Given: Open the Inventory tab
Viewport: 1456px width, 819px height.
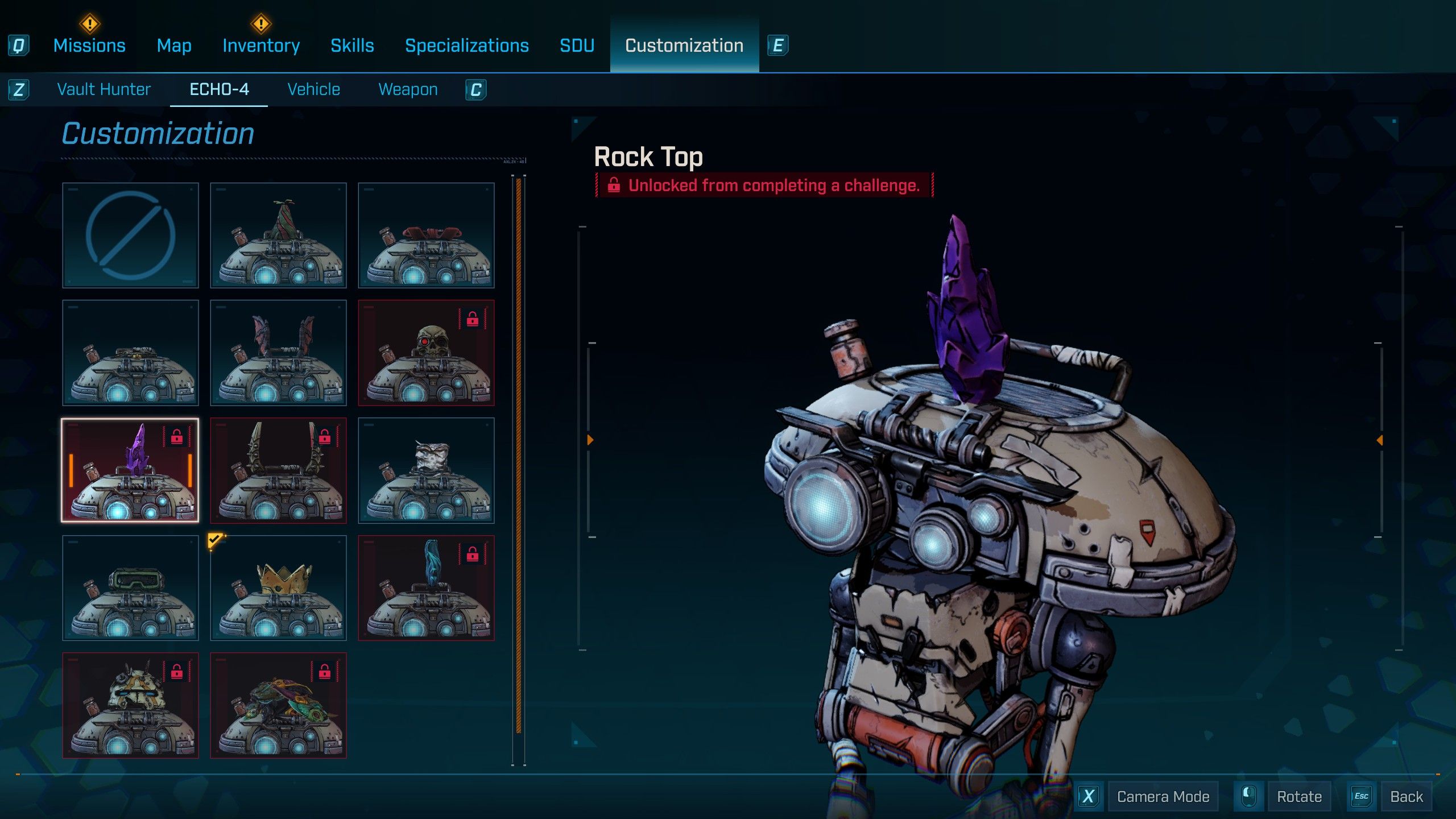Looking at the screenshot, I should 261,45.
